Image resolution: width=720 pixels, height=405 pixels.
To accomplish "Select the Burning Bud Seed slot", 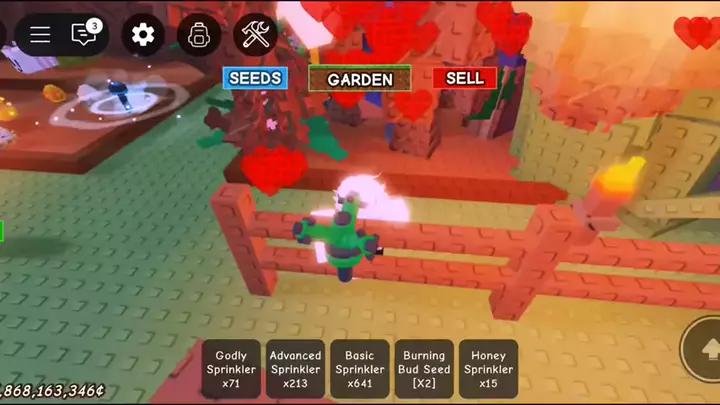I will tap(424, 369).
